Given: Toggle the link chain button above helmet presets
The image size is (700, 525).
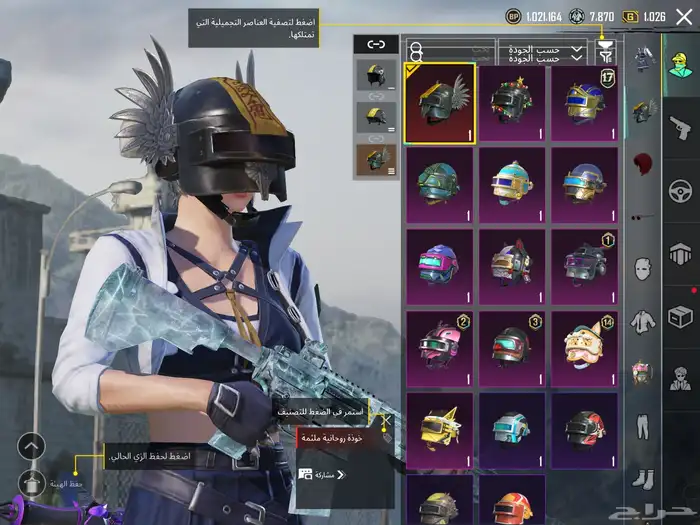Looking at the screenshot, I should click(375, 44).
